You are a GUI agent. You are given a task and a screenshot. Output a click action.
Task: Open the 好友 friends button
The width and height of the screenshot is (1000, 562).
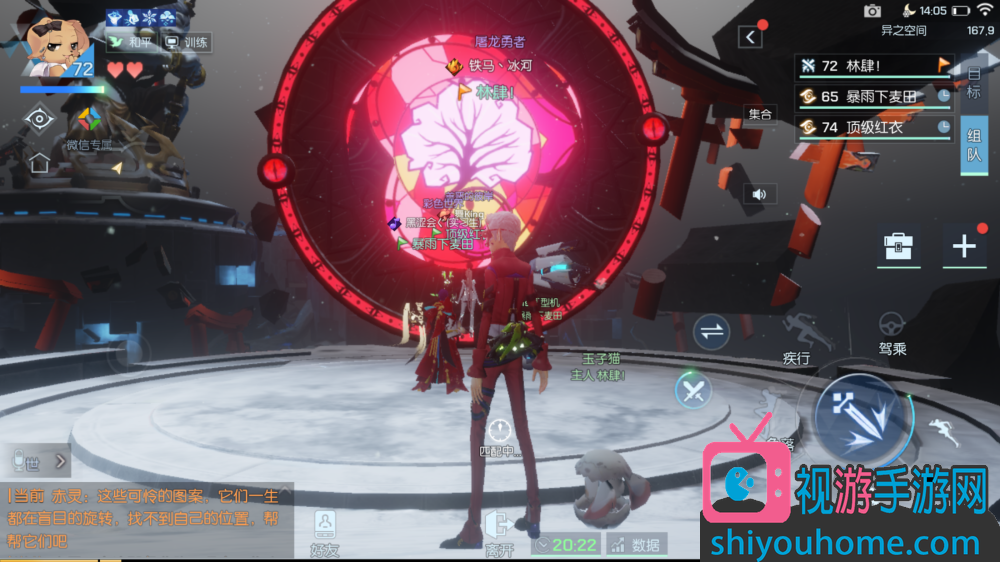click(324, 532)
